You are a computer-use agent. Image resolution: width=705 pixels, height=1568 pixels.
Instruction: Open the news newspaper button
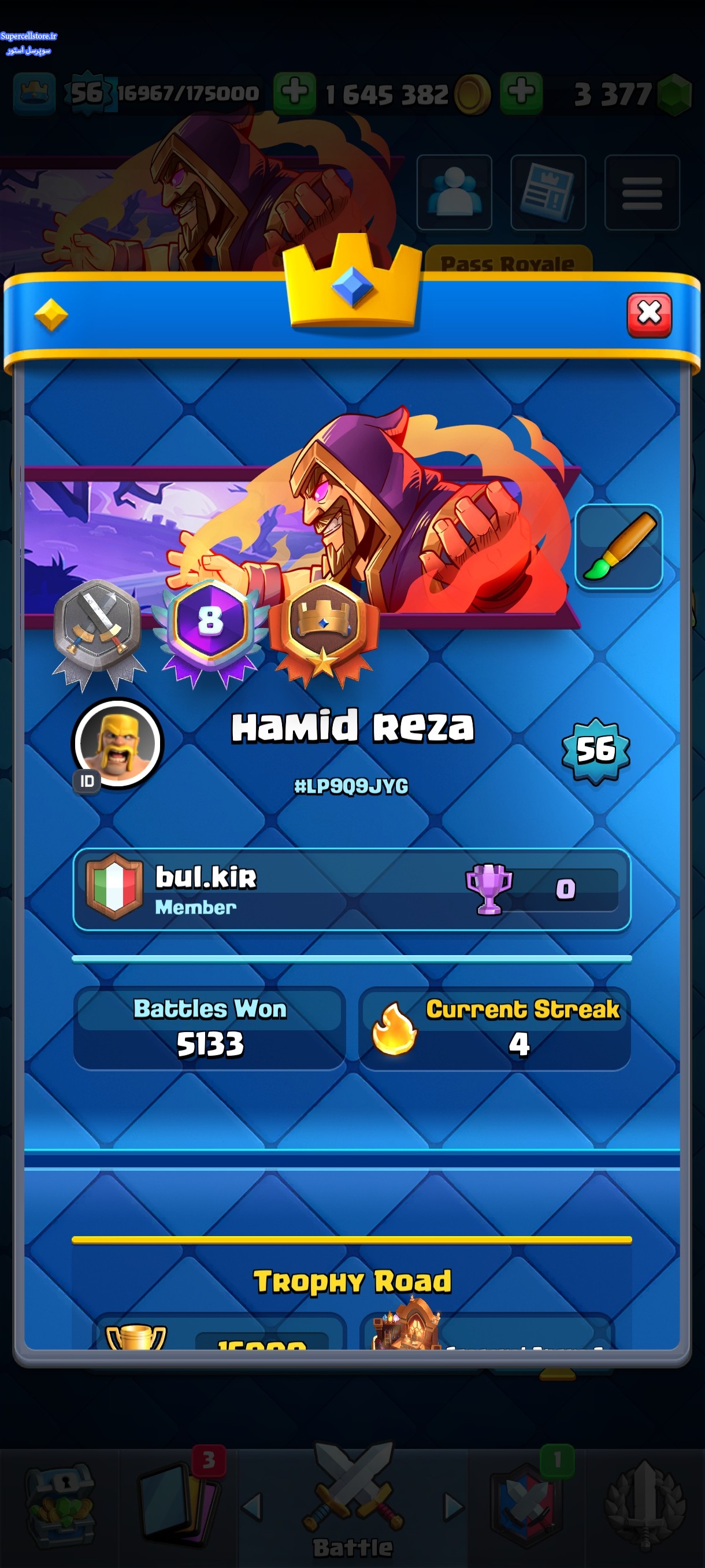[547, 193]
